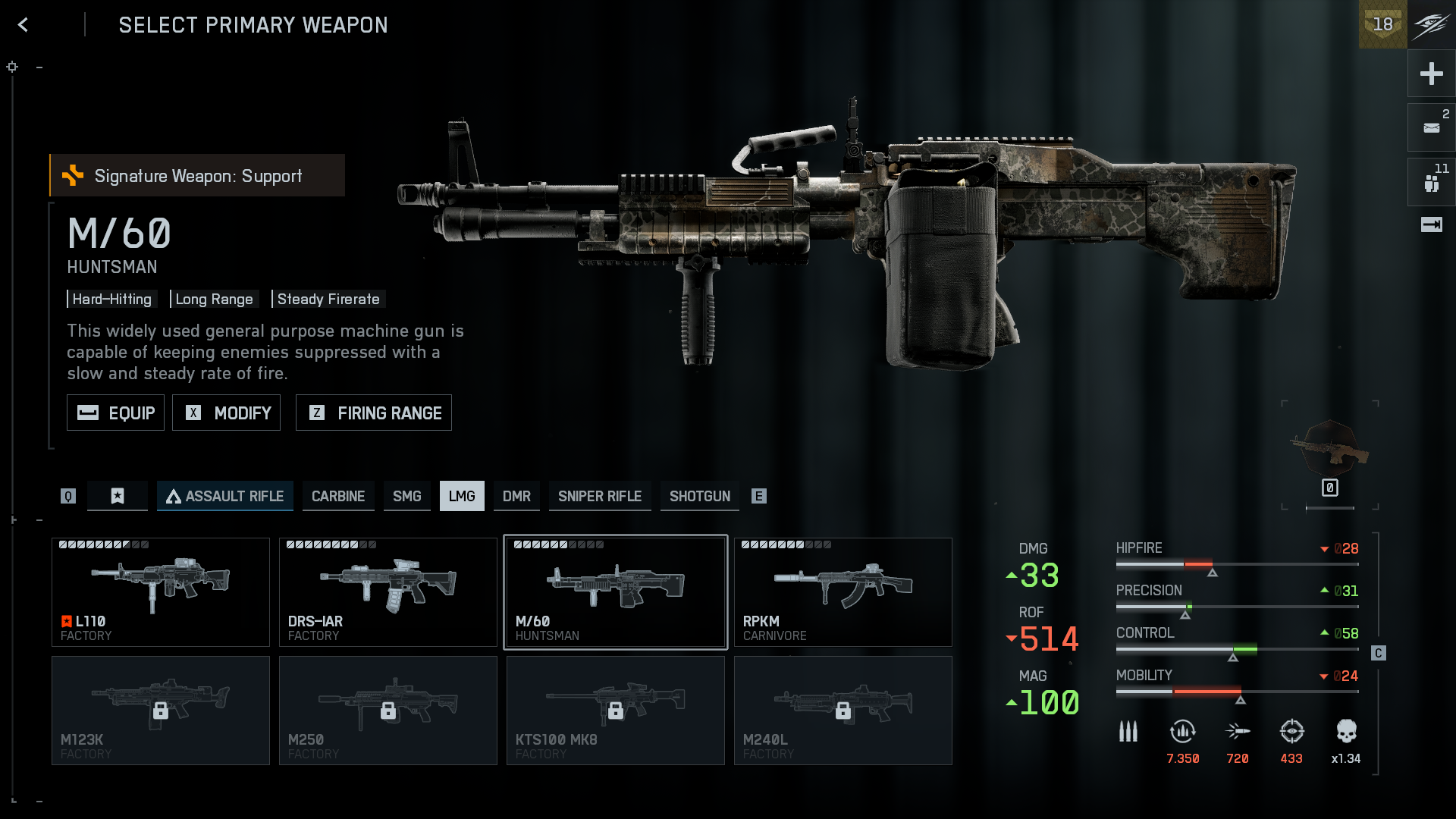Enter the Firing Range
This screenshot has width=1456, height=819.
point(374,413)
